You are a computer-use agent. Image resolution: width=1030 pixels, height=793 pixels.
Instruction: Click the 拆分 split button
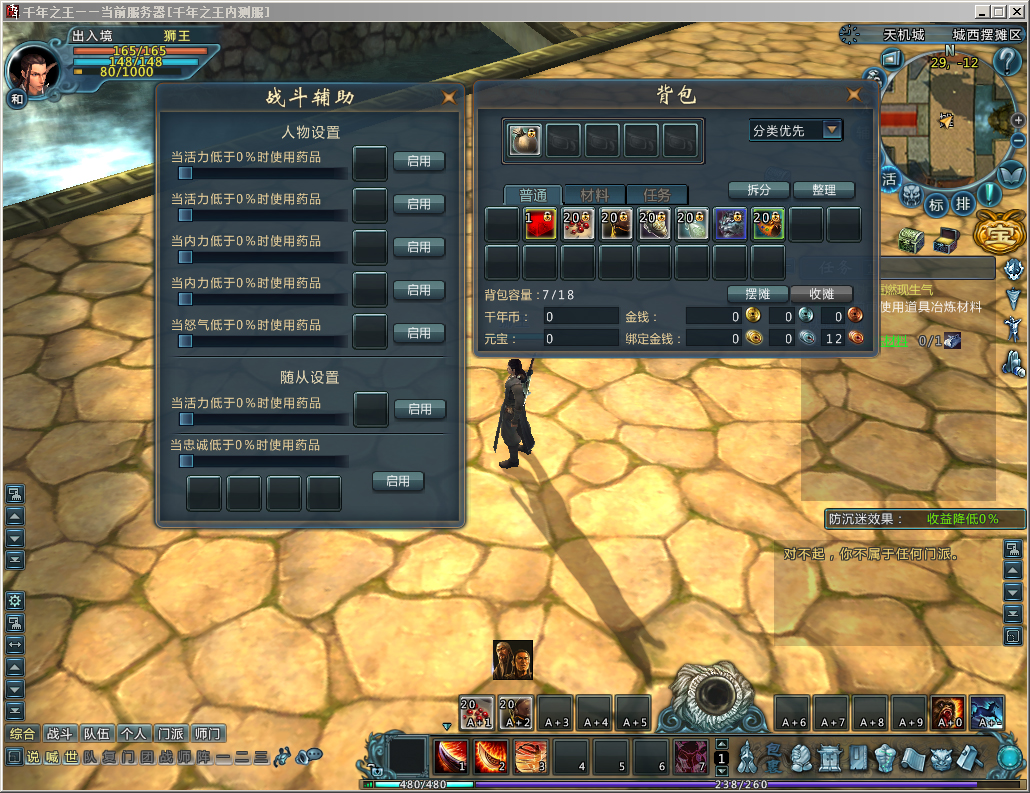(758, 190)
